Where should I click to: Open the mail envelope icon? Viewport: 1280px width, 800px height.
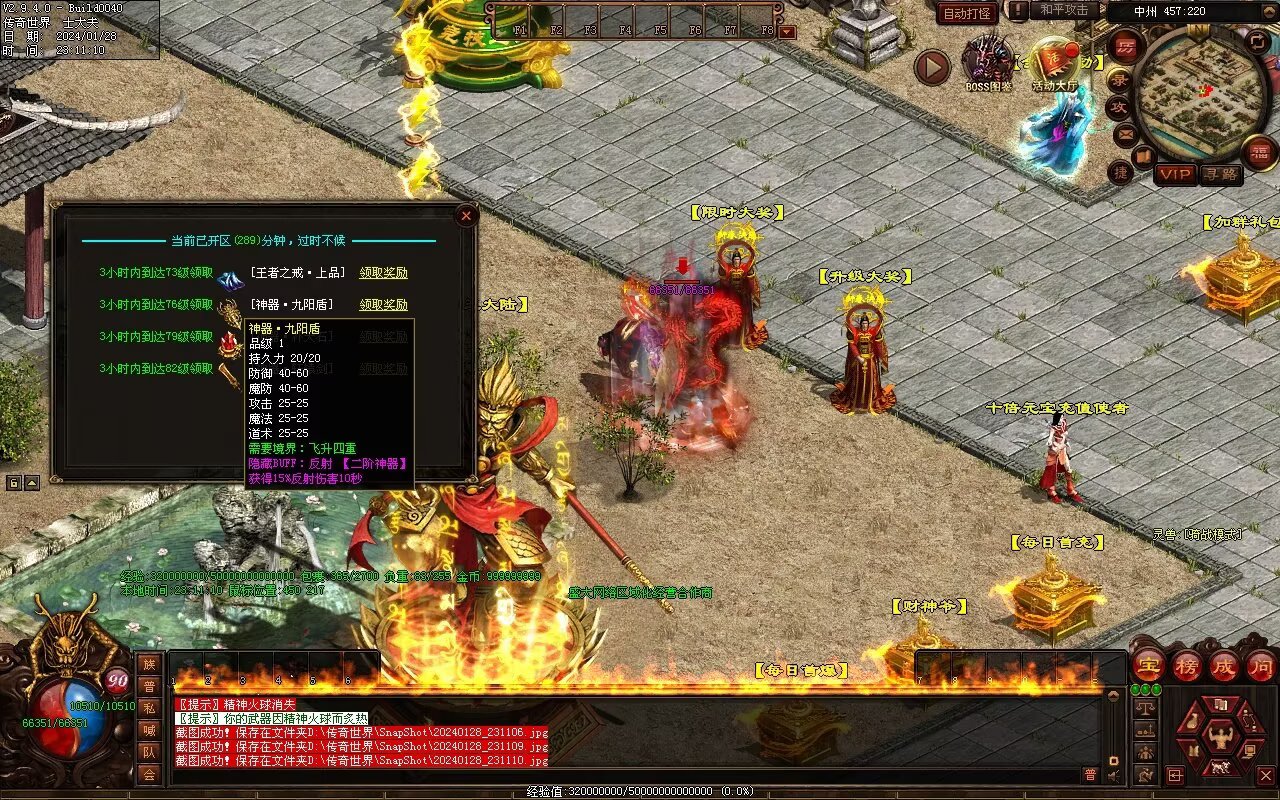(1125, 133)
